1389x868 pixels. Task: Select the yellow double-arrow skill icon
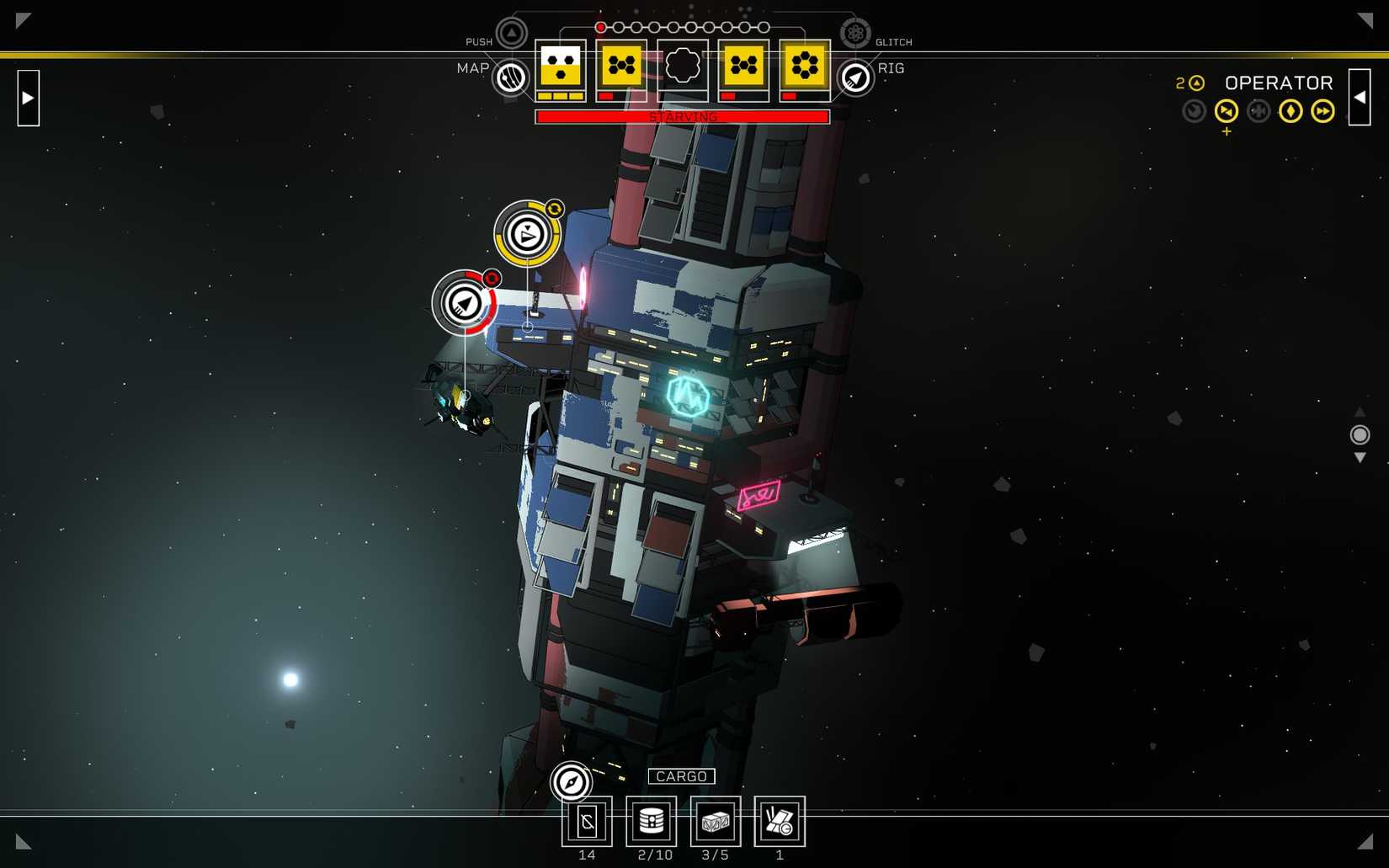click(1322, 111)
